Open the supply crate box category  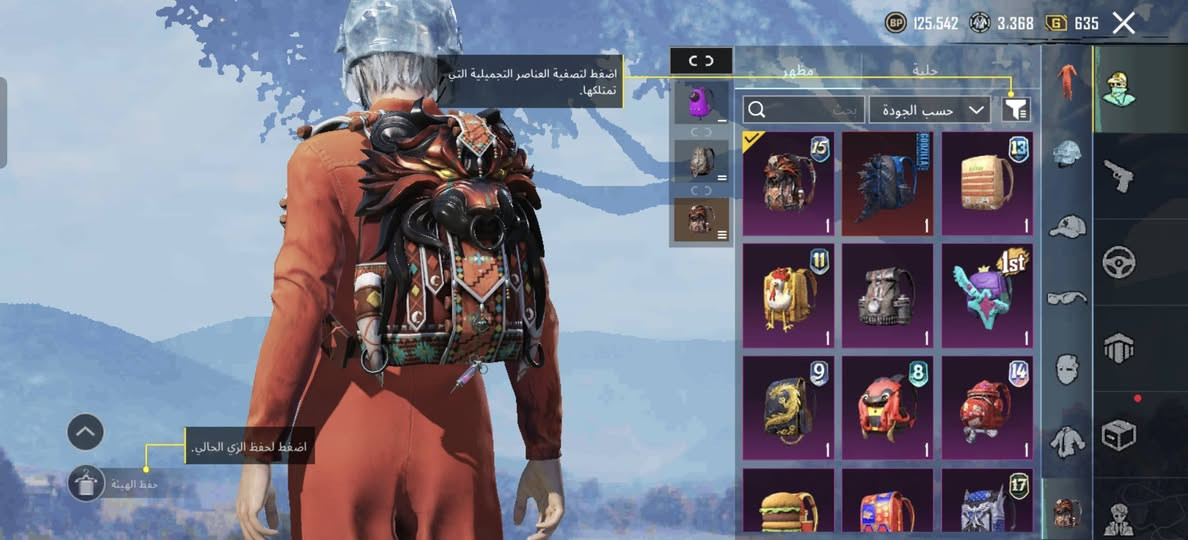point(1118,434)
